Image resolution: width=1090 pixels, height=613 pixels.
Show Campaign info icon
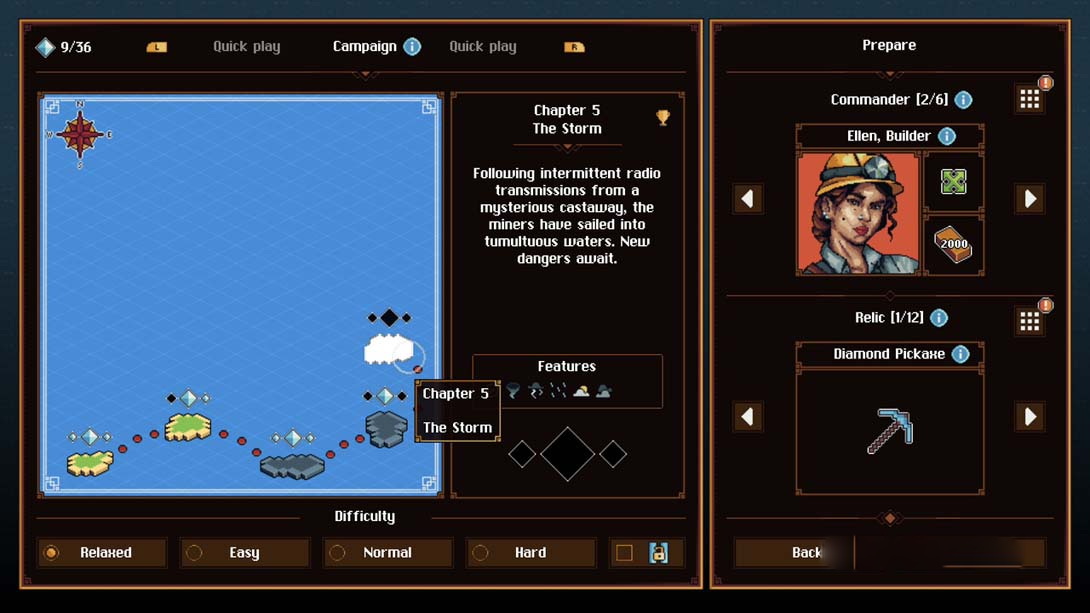pos(412,47)
